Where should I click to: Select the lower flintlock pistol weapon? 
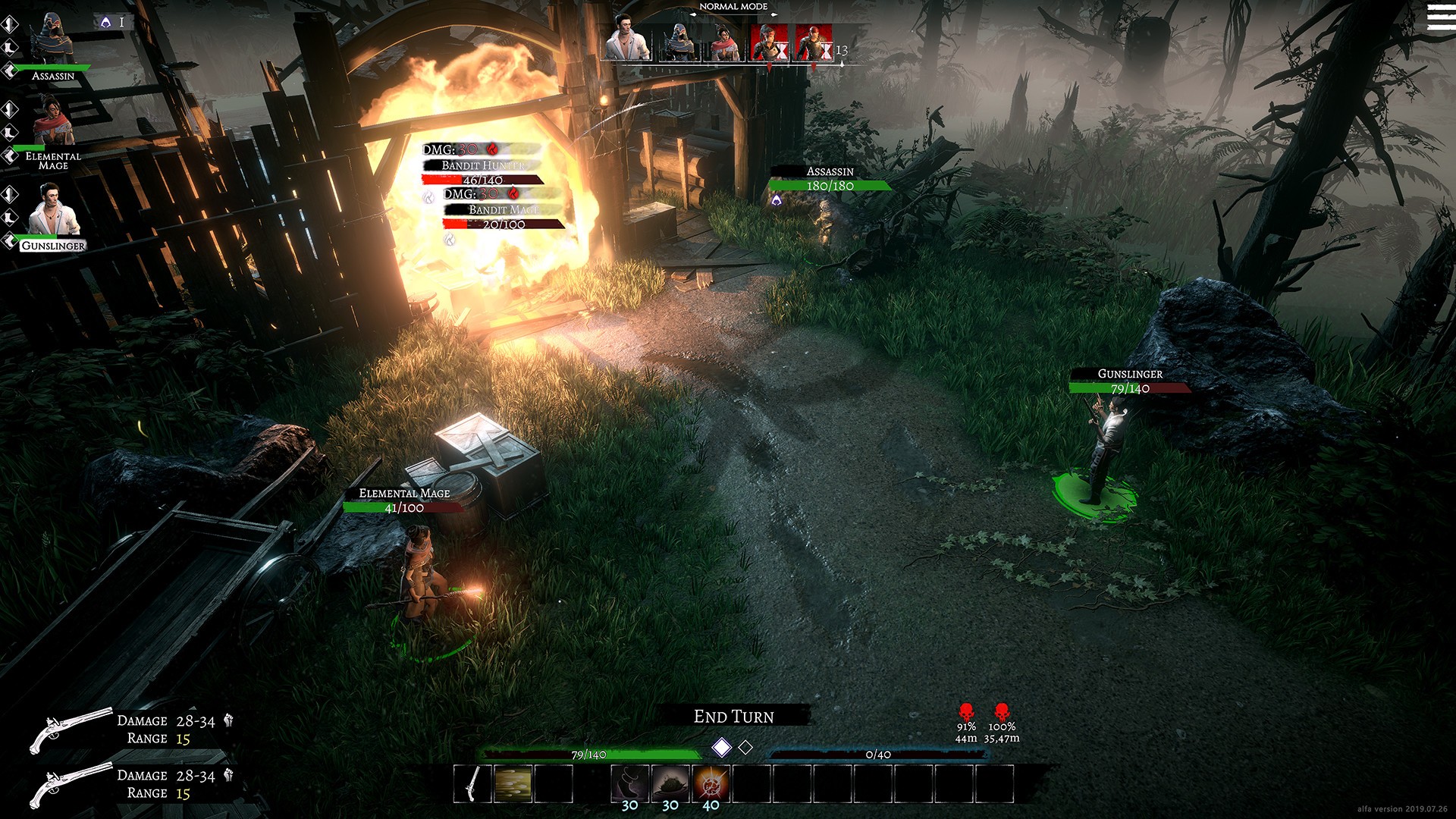(x=70, y=785)
